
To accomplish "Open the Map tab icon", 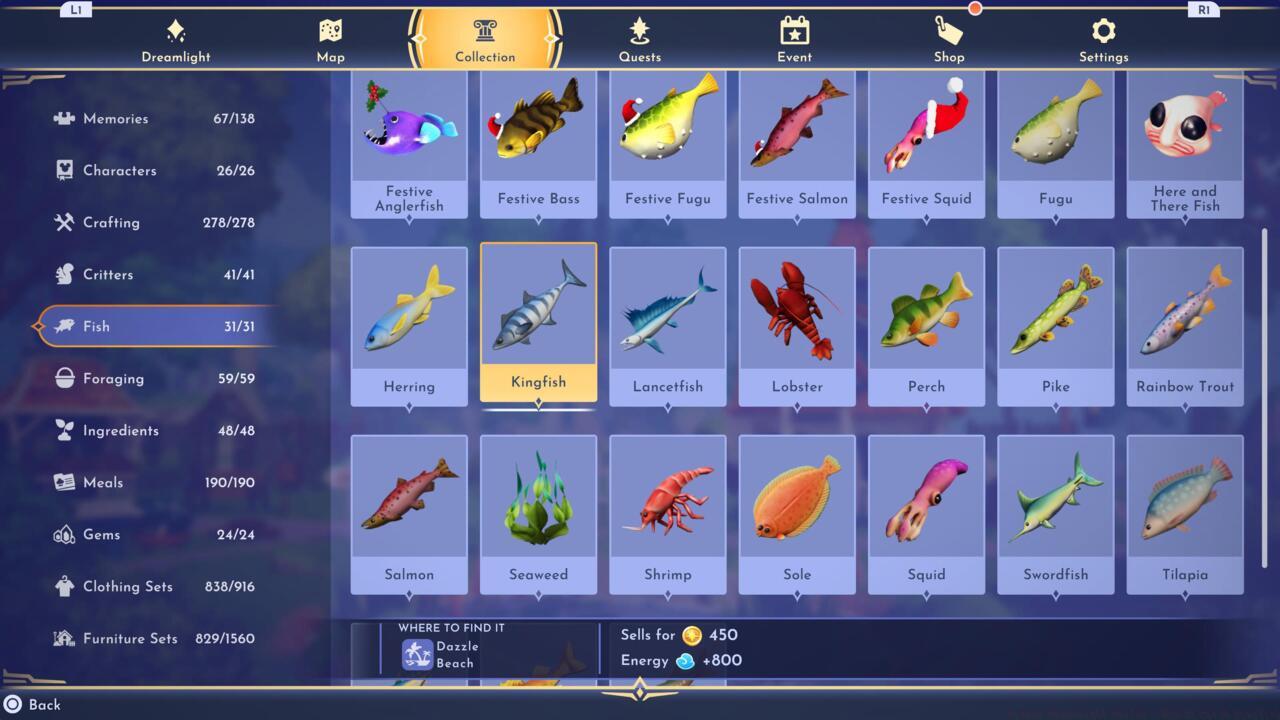I will click(x=330, y=31).
